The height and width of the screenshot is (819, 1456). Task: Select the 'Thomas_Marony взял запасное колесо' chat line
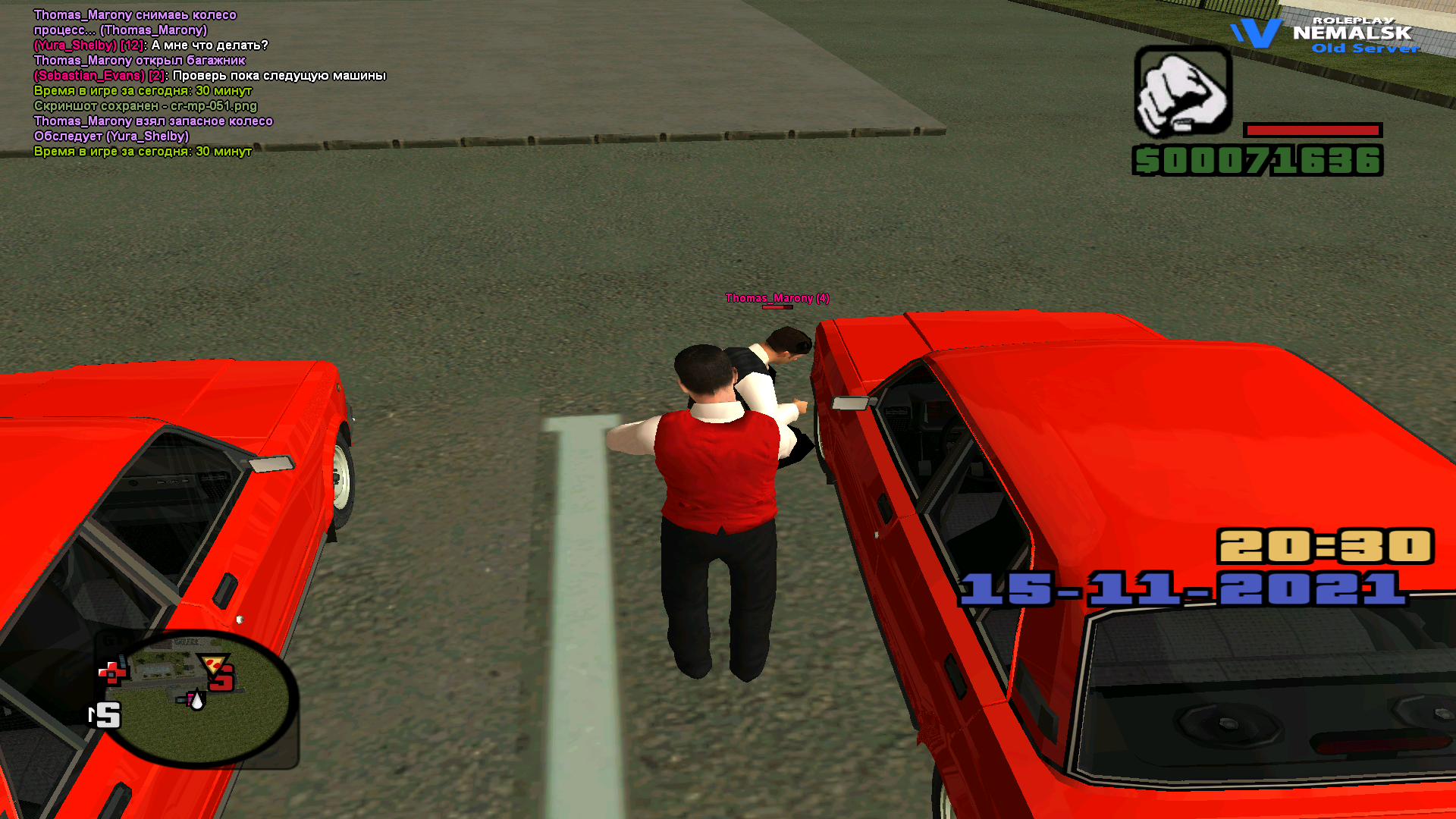(x=153, y=121)
